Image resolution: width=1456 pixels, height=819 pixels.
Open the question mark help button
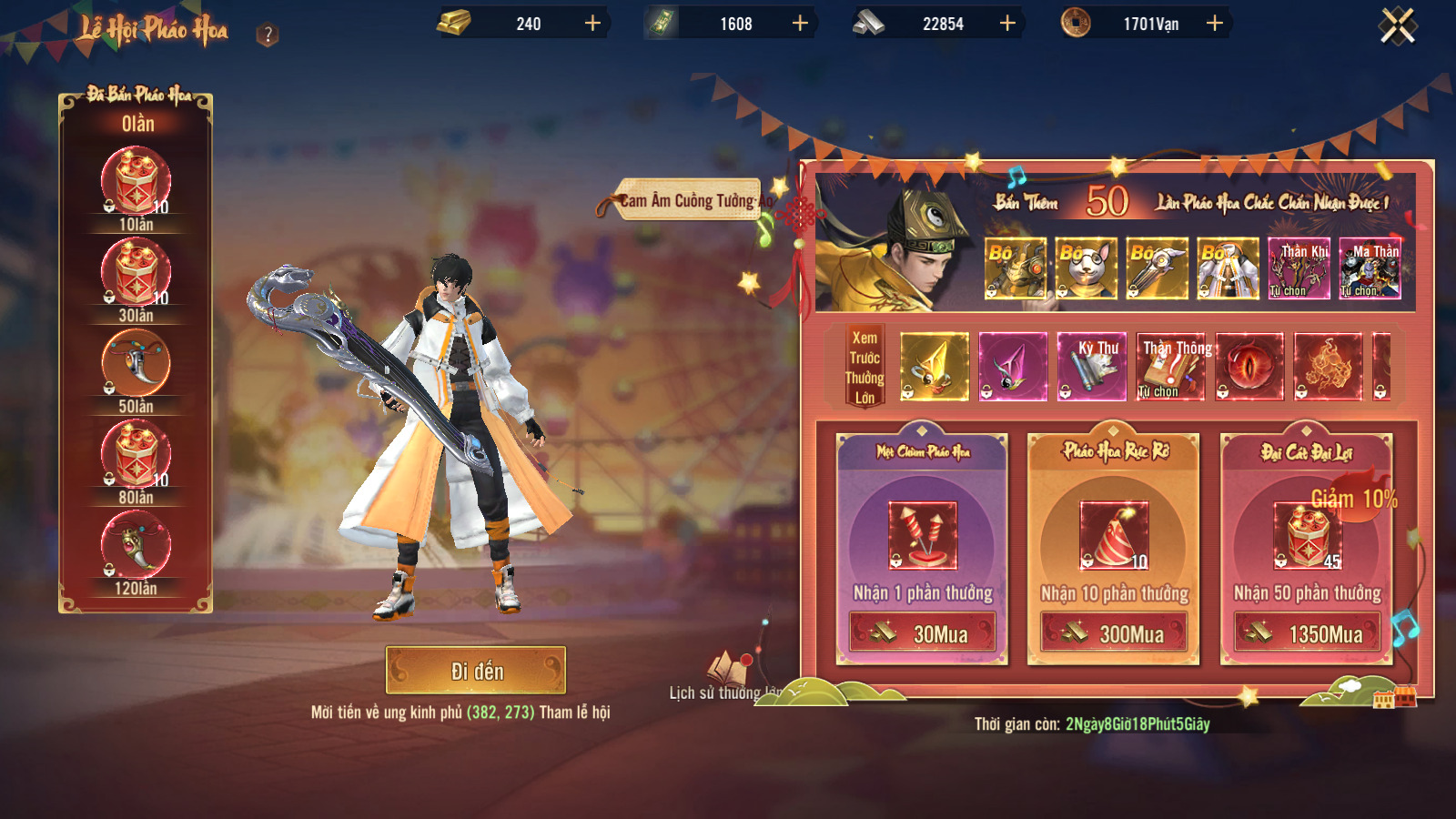point(268,35)
